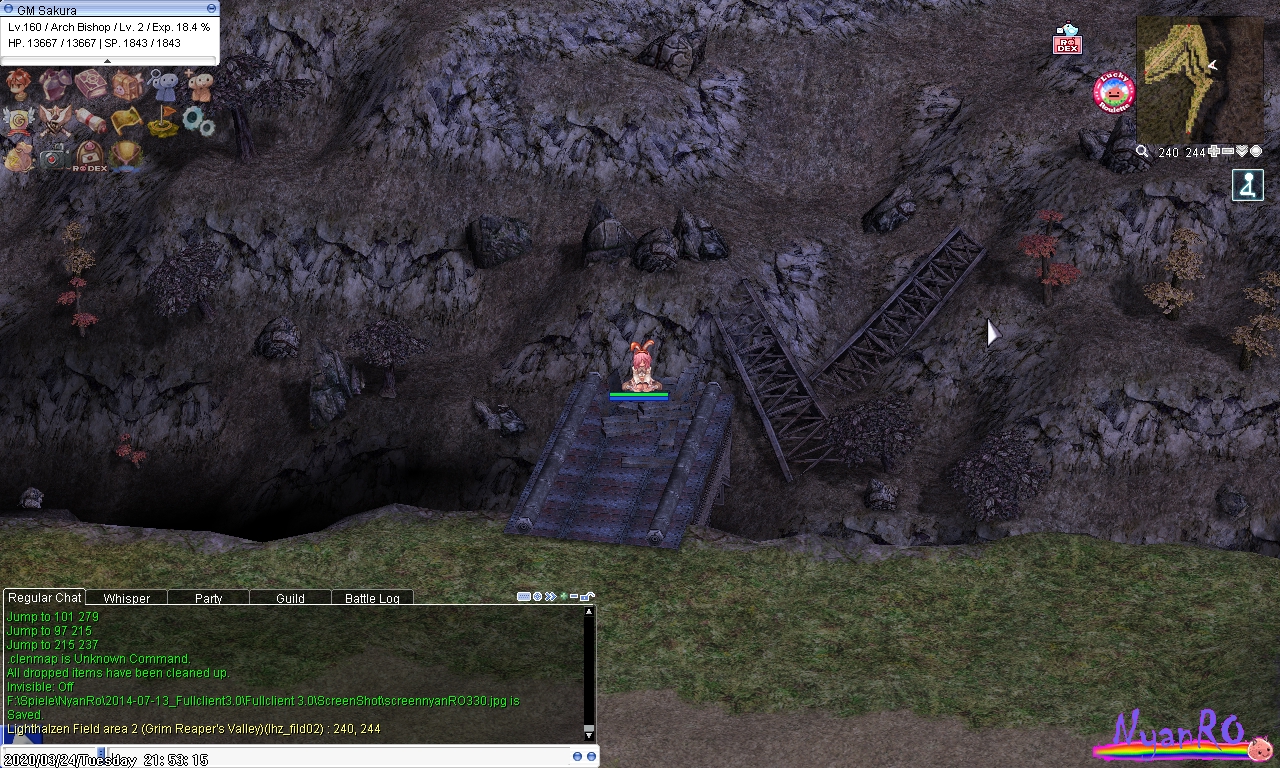Open the camera replay icon

tap(55, 155)
